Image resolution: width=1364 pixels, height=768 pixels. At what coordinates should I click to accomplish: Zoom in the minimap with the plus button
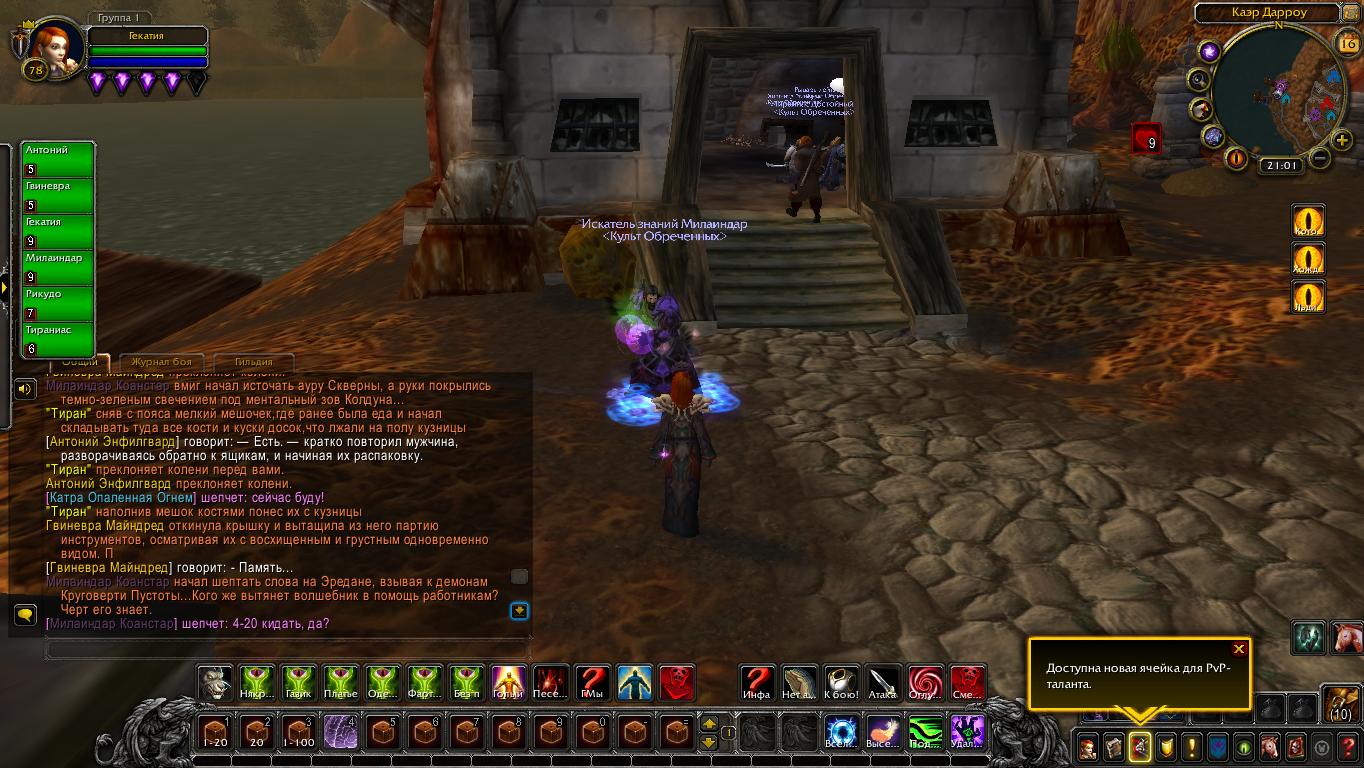click(1342, 140)
